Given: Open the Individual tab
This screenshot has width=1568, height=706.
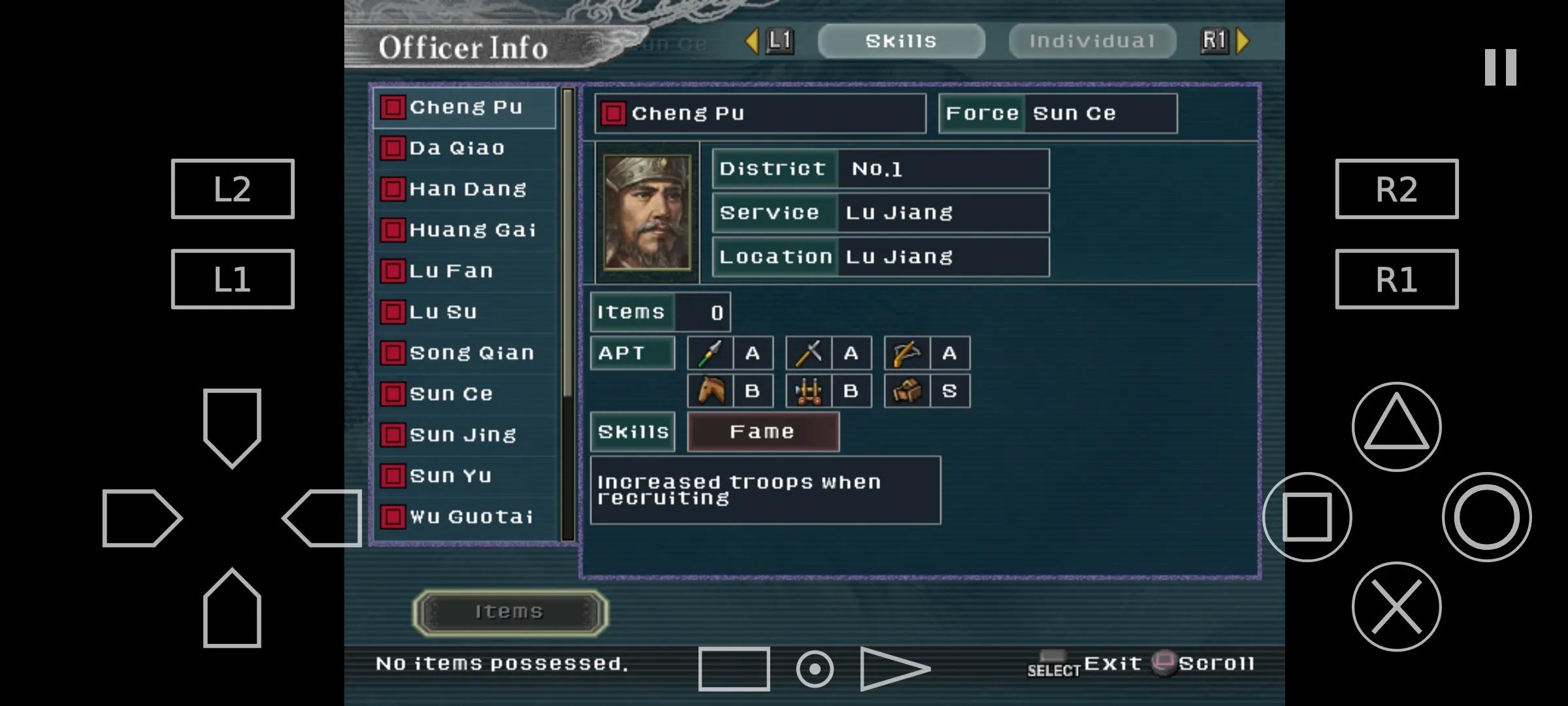Looking at the screenshot, I should (1092, 41).
